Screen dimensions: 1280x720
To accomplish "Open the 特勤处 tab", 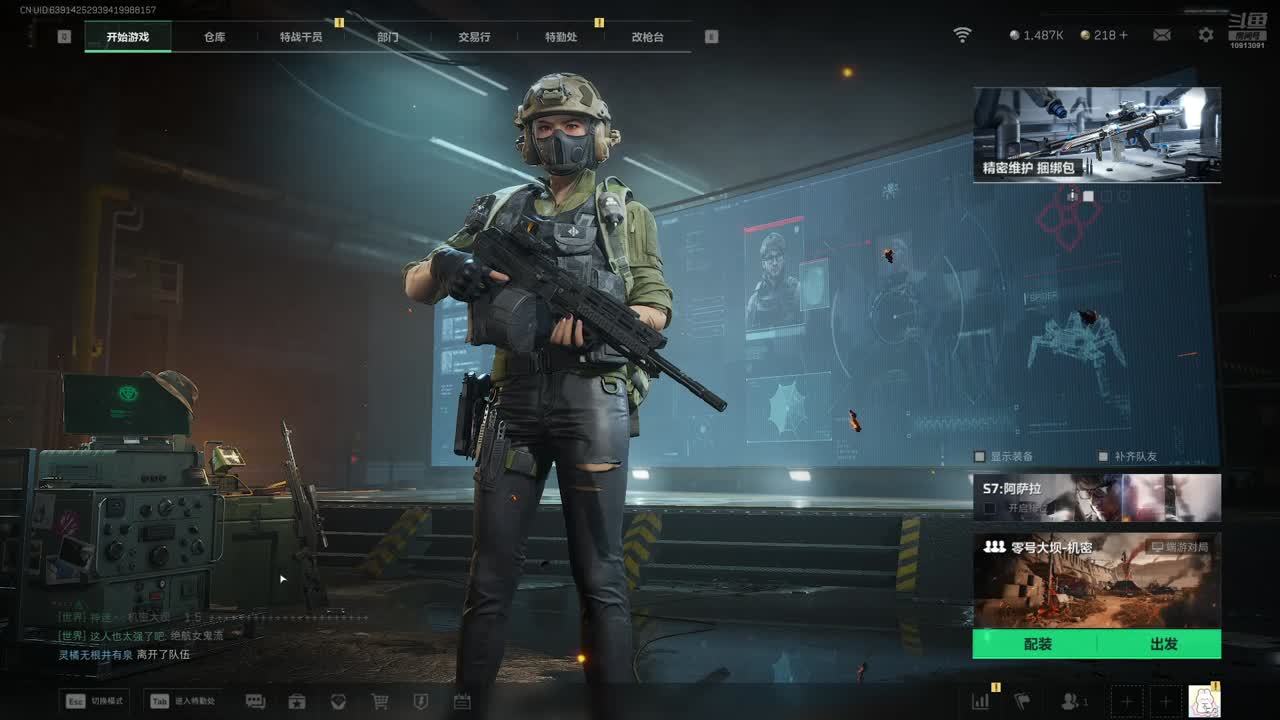I will pyautogui.click(x=561, y=37).
